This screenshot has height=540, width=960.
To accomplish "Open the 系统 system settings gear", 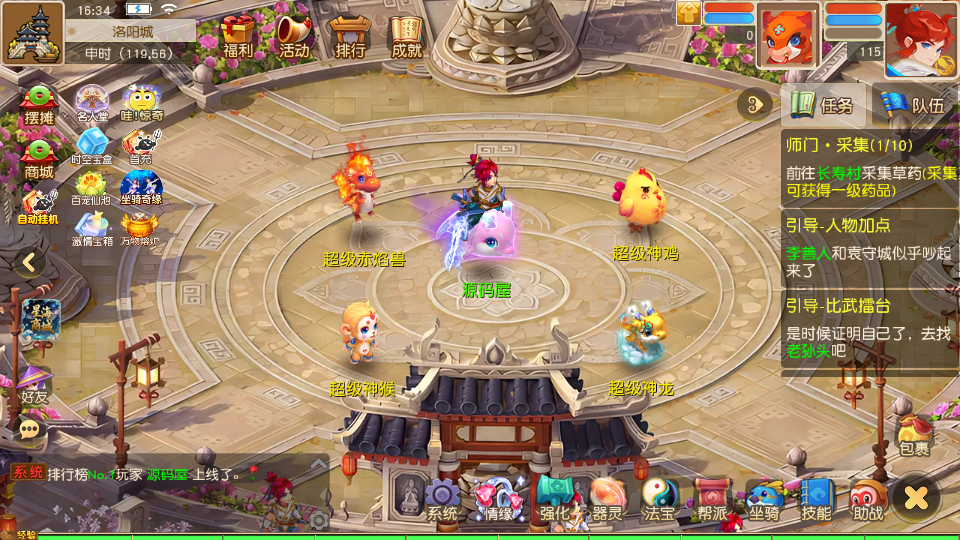I will (442, 498).
